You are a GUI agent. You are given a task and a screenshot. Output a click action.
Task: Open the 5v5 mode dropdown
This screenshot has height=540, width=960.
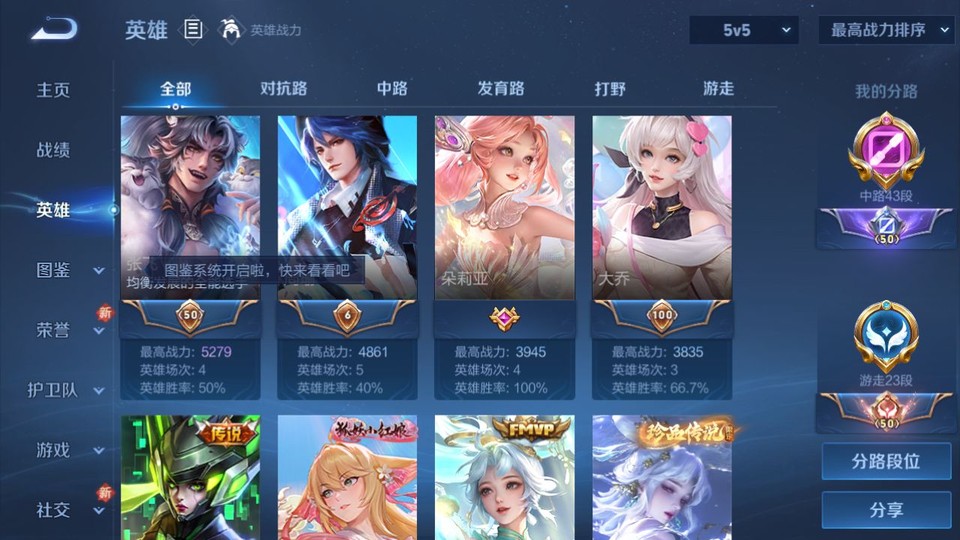point(744,30)
